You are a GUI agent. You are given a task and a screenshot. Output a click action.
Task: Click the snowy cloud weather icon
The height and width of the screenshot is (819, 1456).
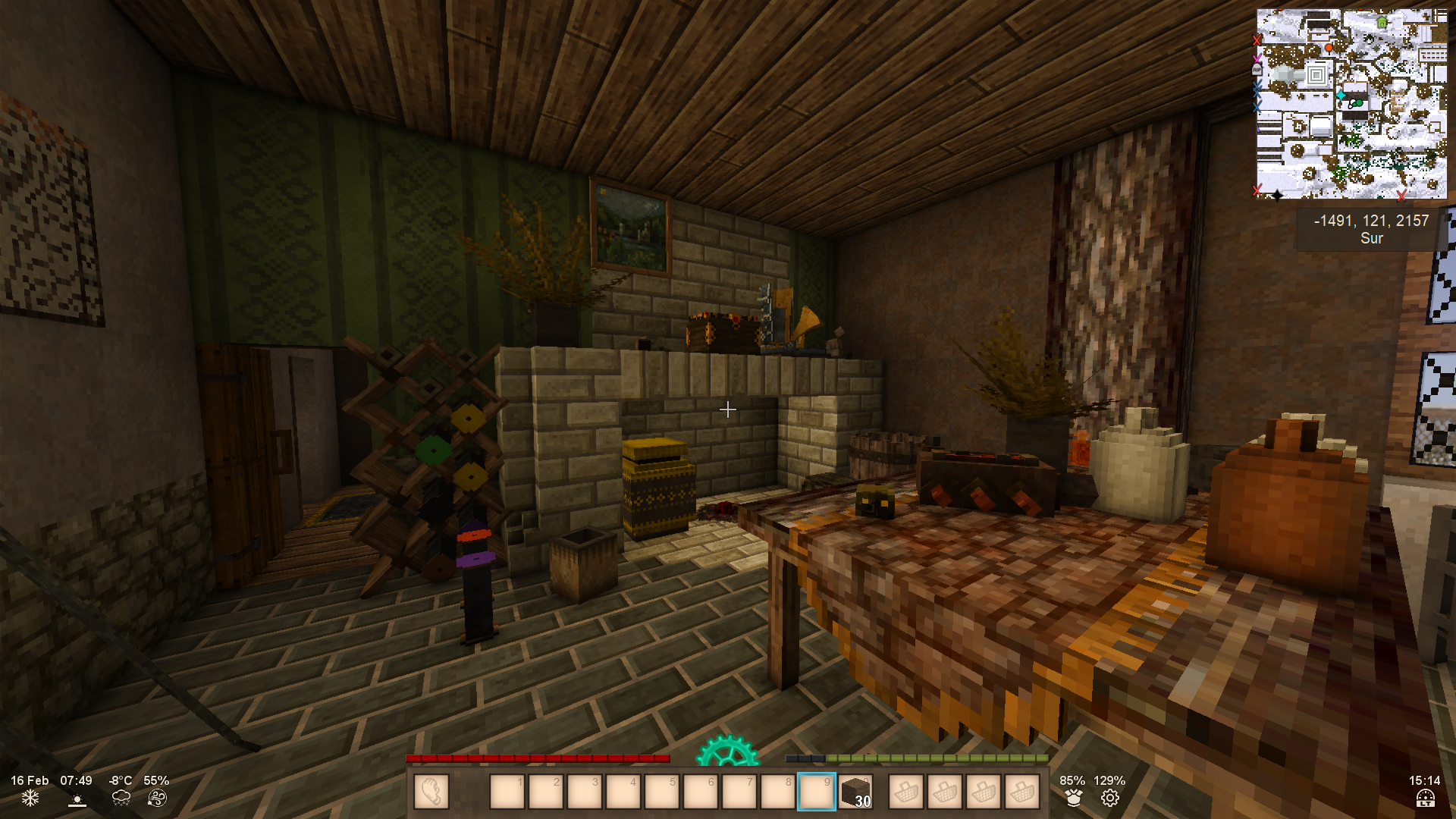121,798
